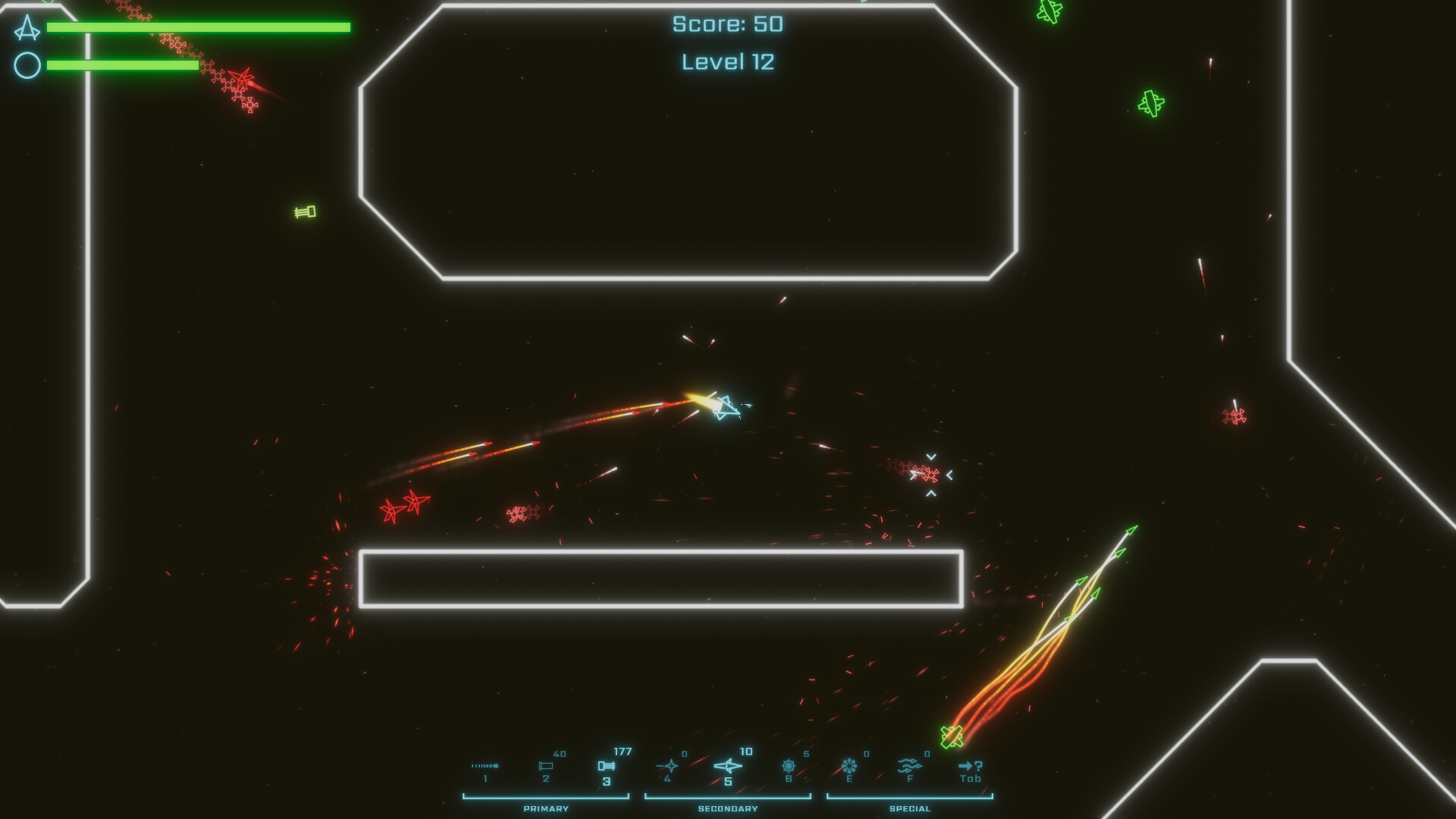Click the circle shield icon top left

(26, 65)
